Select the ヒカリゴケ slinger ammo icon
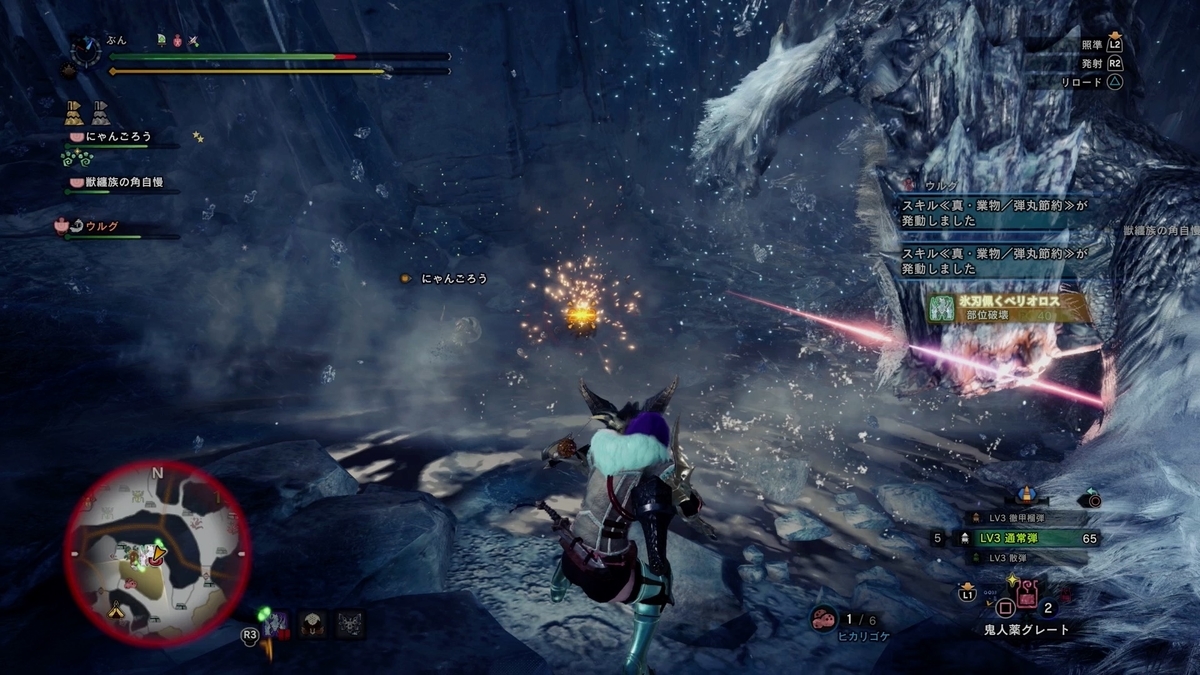 [824, 618]
